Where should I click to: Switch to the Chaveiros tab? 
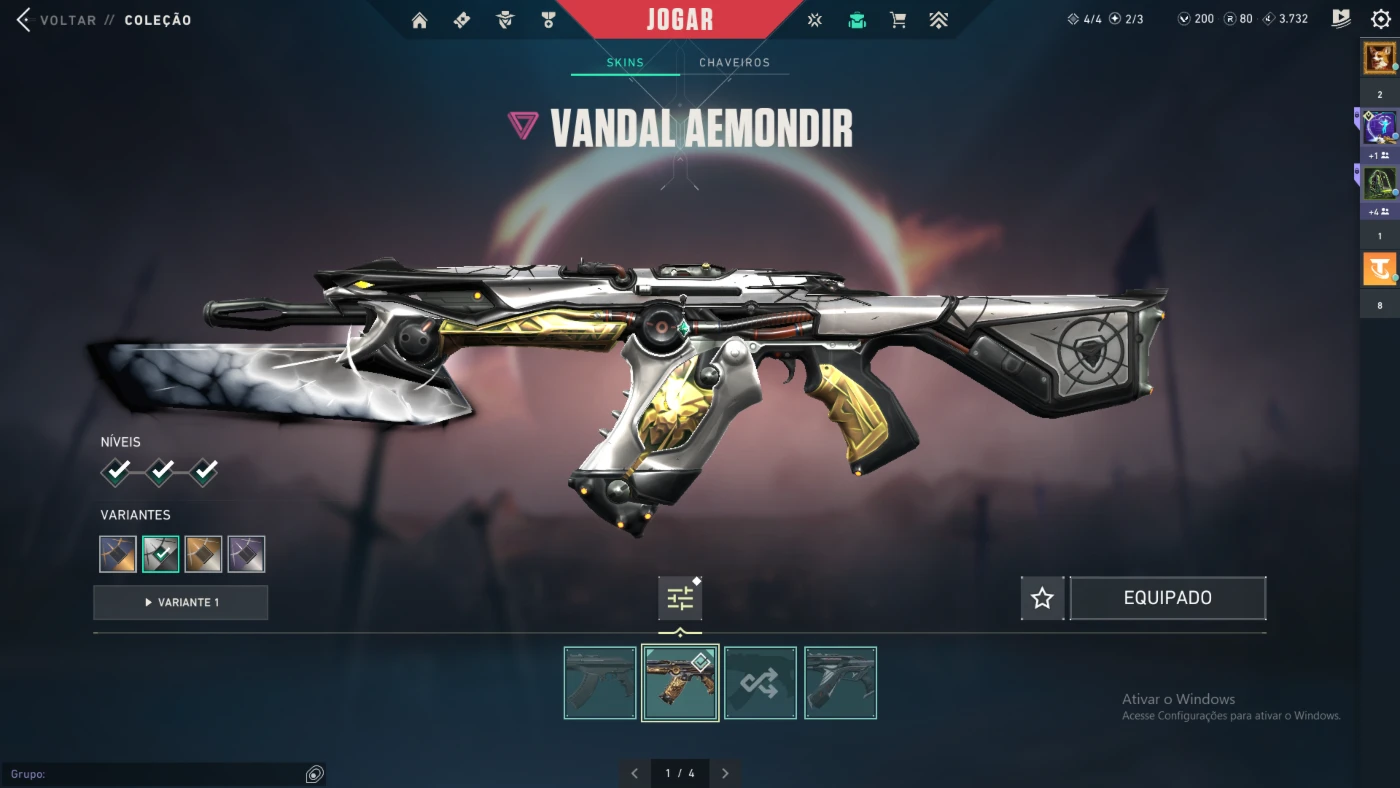tap(734, 63)
